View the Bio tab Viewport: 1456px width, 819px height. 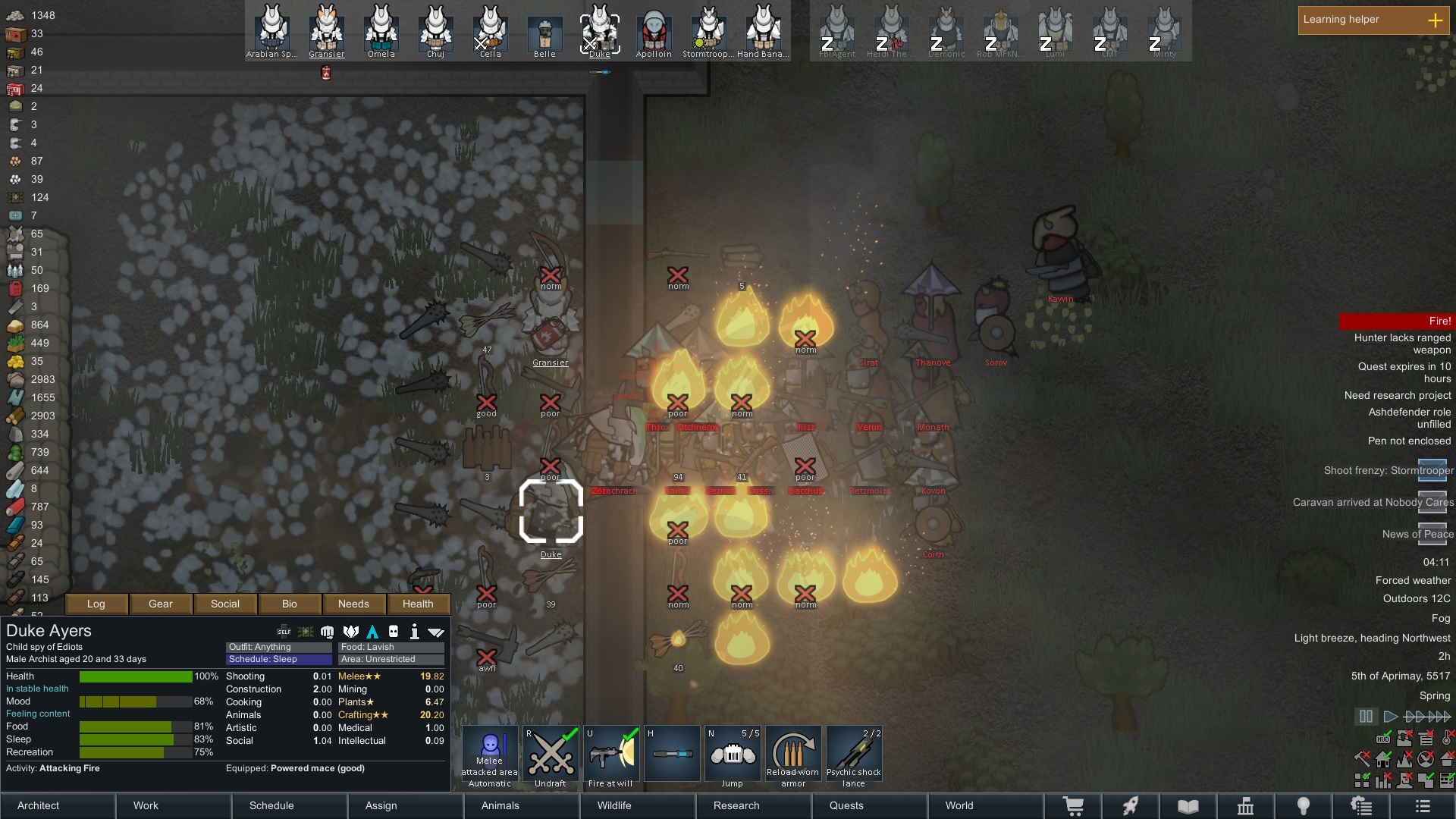[290, 604]
